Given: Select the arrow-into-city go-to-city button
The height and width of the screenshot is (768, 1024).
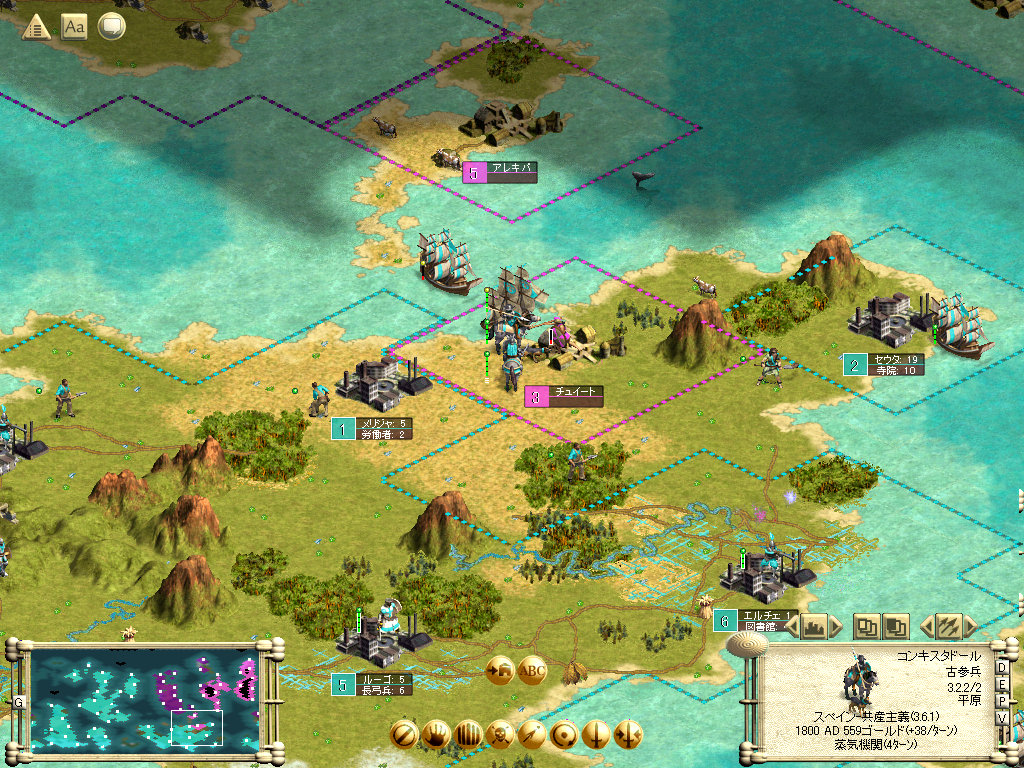Looking at the screenshot, I should click(499, 670).
